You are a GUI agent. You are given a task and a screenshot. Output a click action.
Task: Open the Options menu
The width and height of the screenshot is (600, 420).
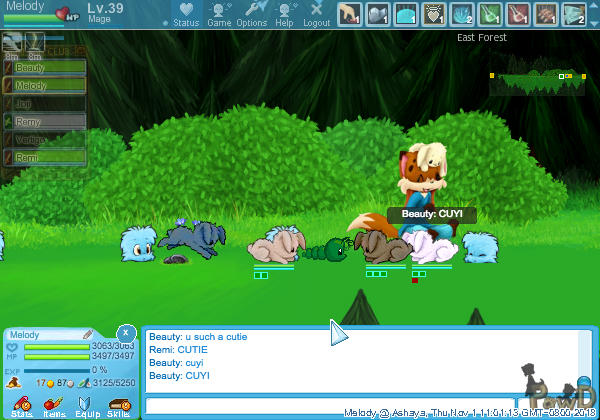[x=251, y=14]
